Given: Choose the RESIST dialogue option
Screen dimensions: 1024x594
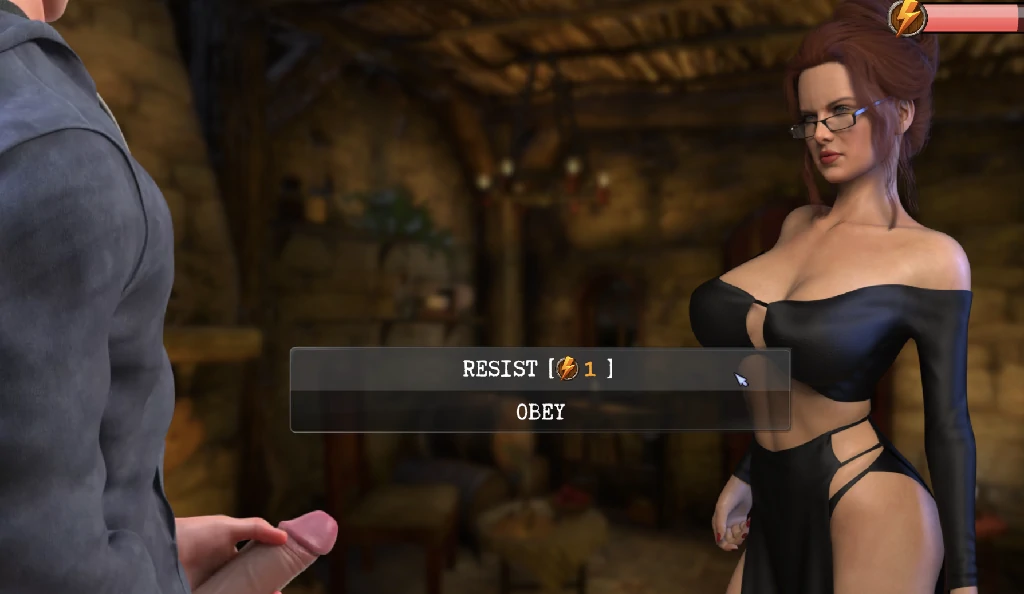Looking at the screenshot, I should coord(539,369).
